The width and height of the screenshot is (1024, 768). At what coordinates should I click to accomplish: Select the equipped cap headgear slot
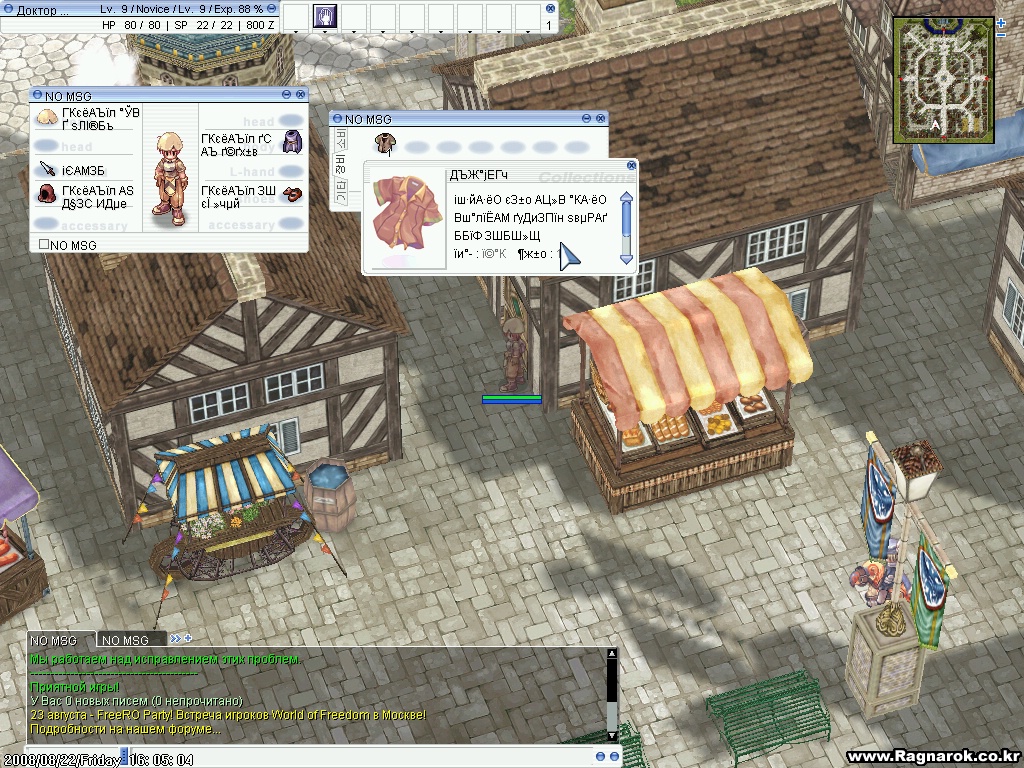pyautogui.click(x=47, y=119)
